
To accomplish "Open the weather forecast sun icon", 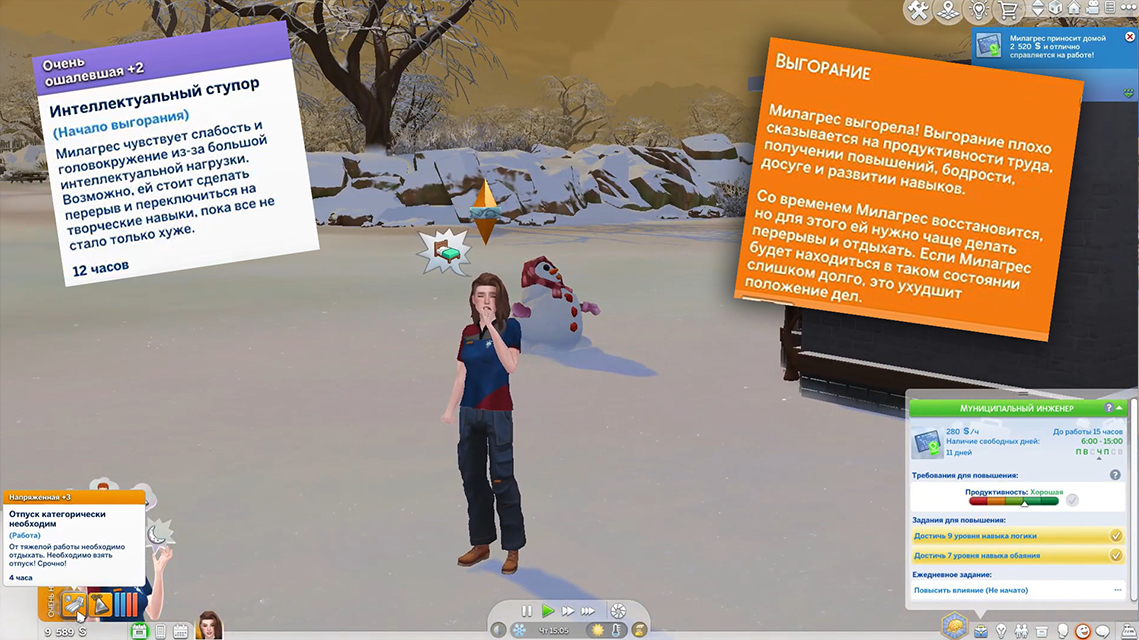I will pyautogui.click(x=597, y=630).
